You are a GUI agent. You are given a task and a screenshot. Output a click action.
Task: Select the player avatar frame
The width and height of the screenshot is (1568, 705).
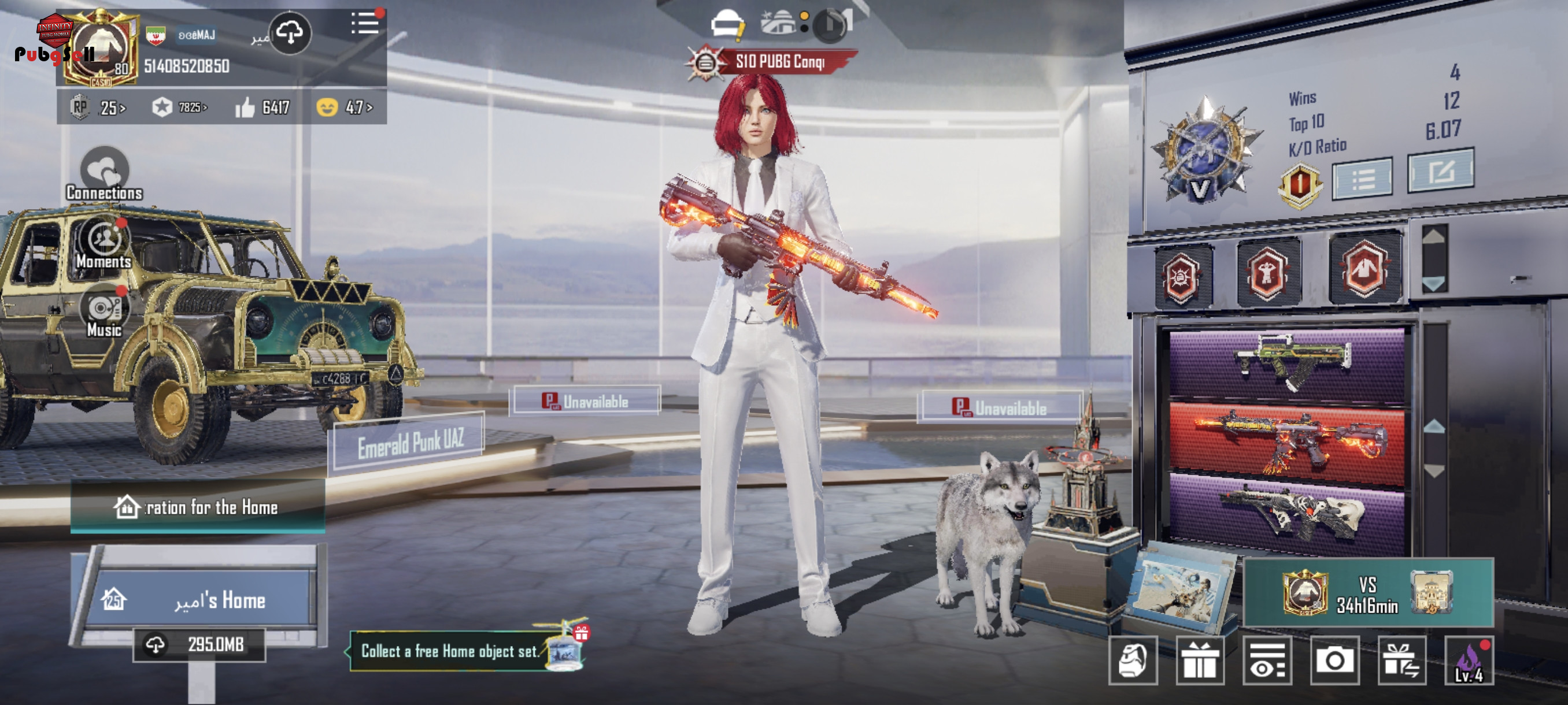tap(101, 50)
